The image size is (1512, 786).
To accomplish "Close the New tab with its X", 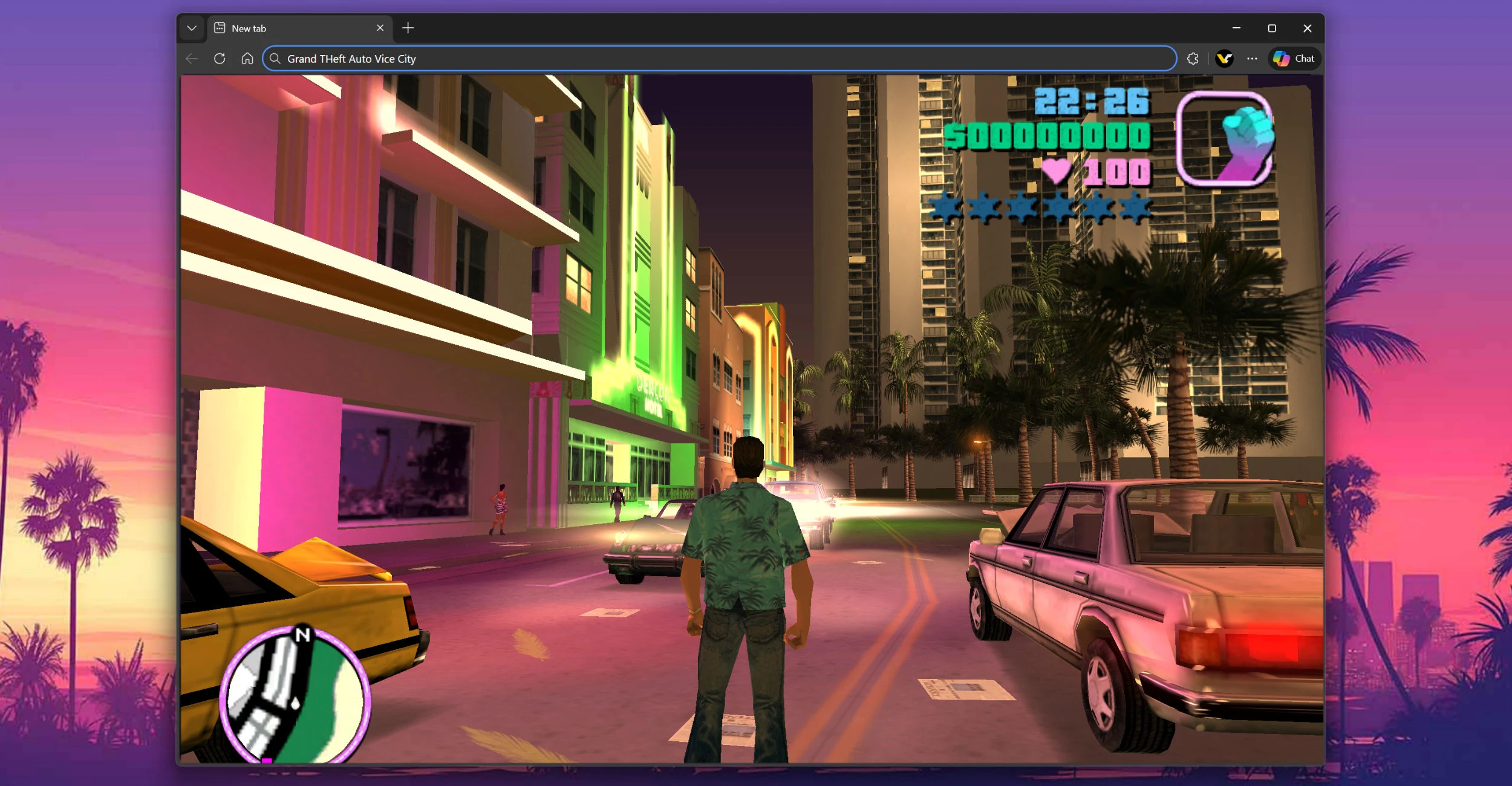I will point(380,28).
